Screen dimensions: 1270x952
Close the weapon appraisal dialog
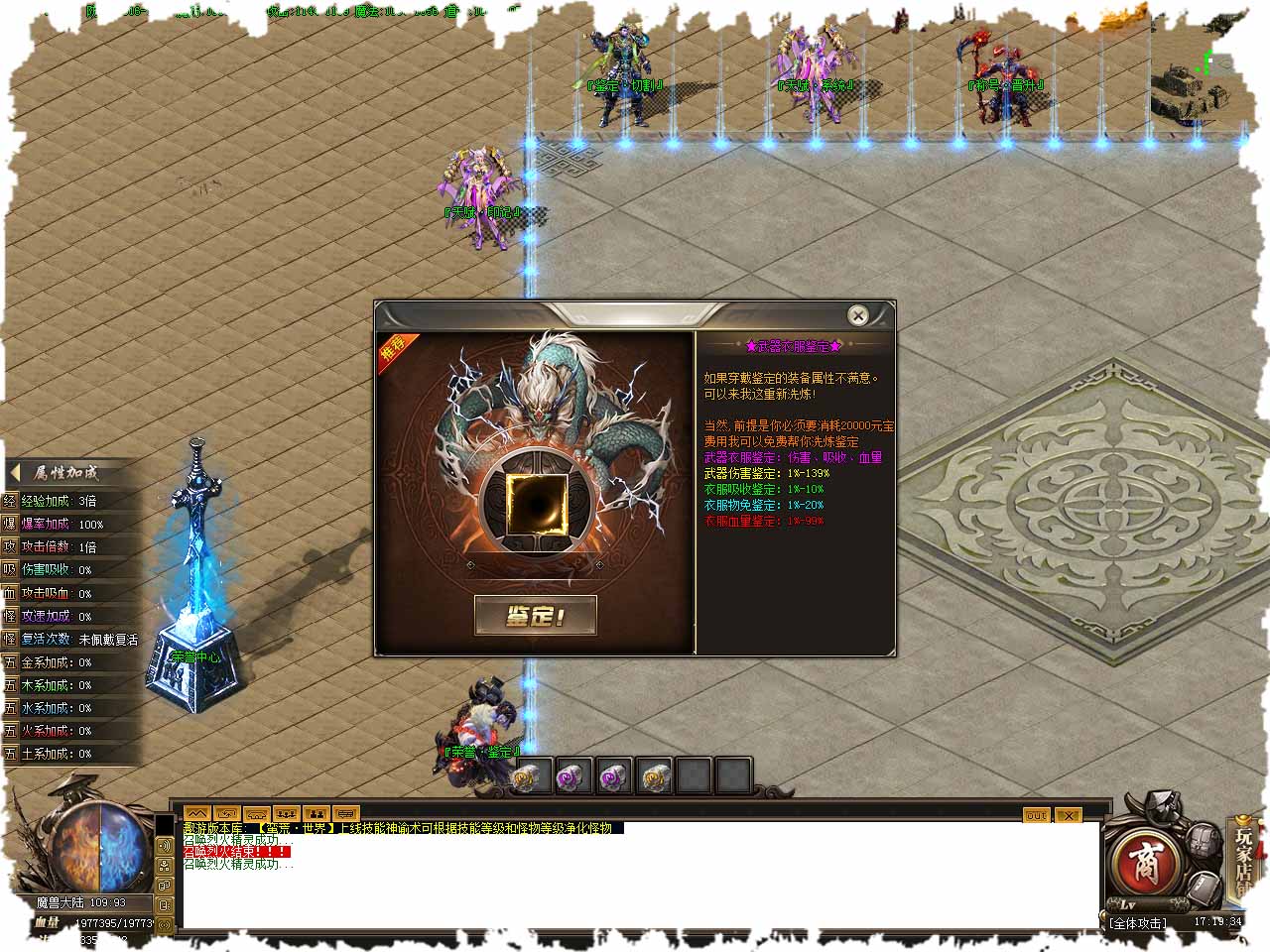pyautogui.click(x=858, y=315)
